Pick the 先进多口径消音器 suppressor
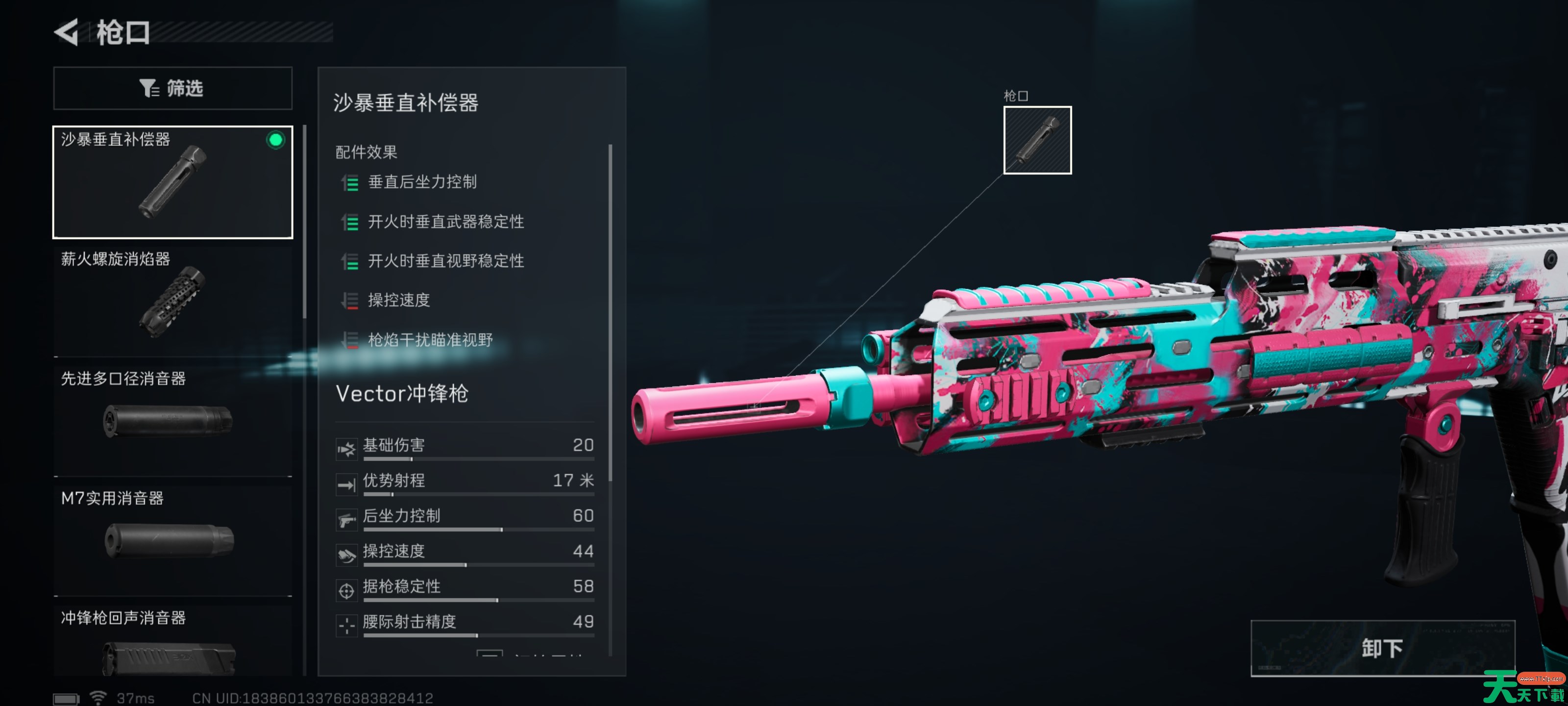1568x706 pixels. [173, 418]
